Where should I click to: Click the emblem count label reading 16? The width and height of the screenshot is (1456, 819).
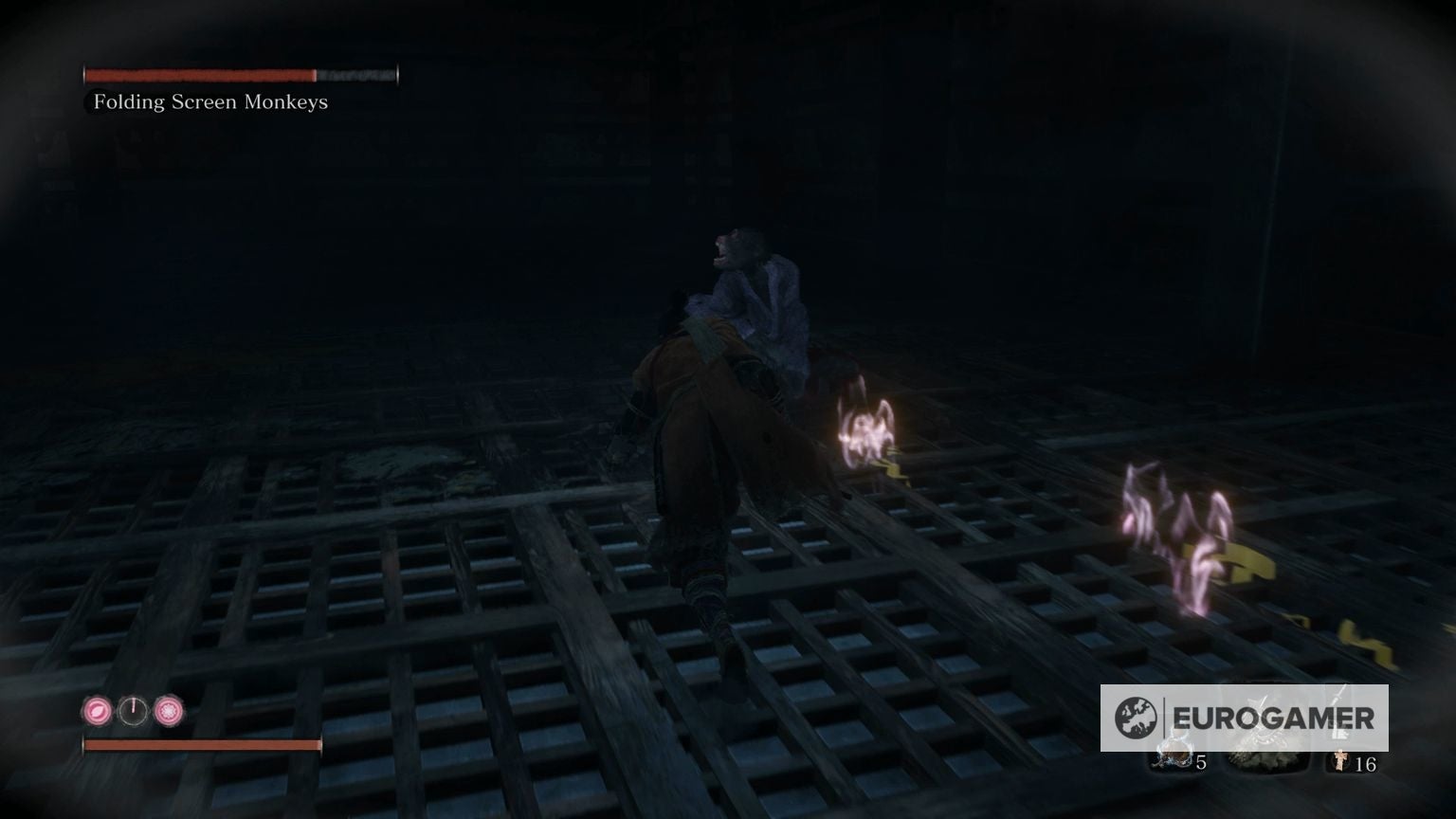point(1366,763)
